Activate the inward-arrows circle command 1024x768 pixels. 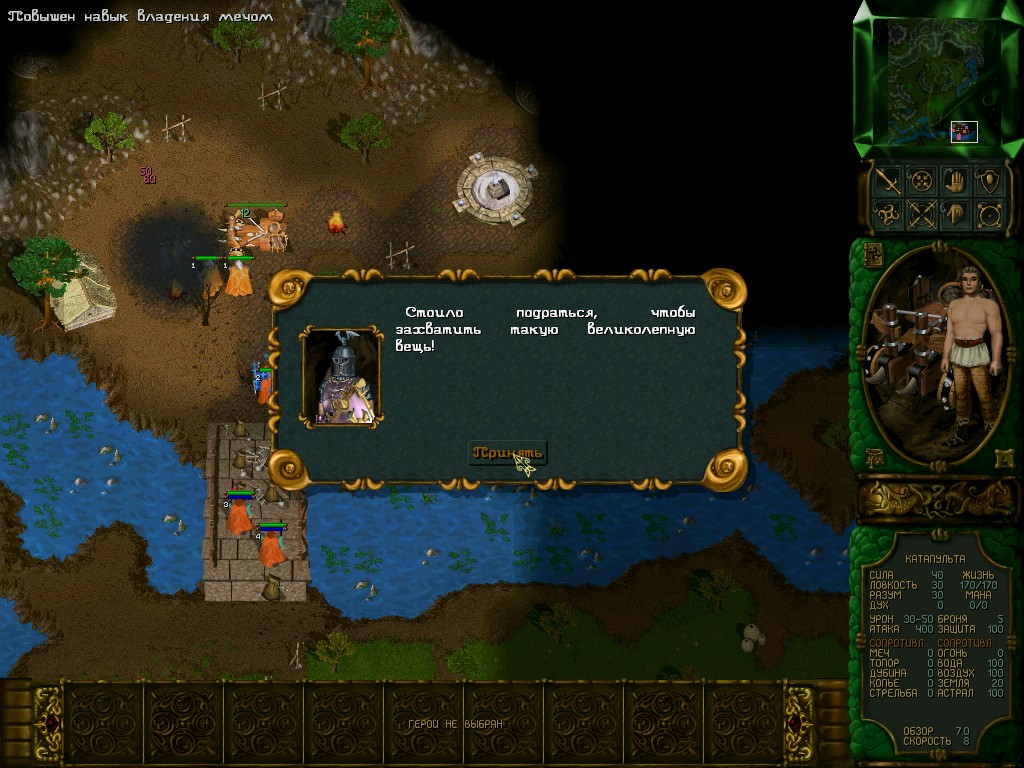click(921, 181)
